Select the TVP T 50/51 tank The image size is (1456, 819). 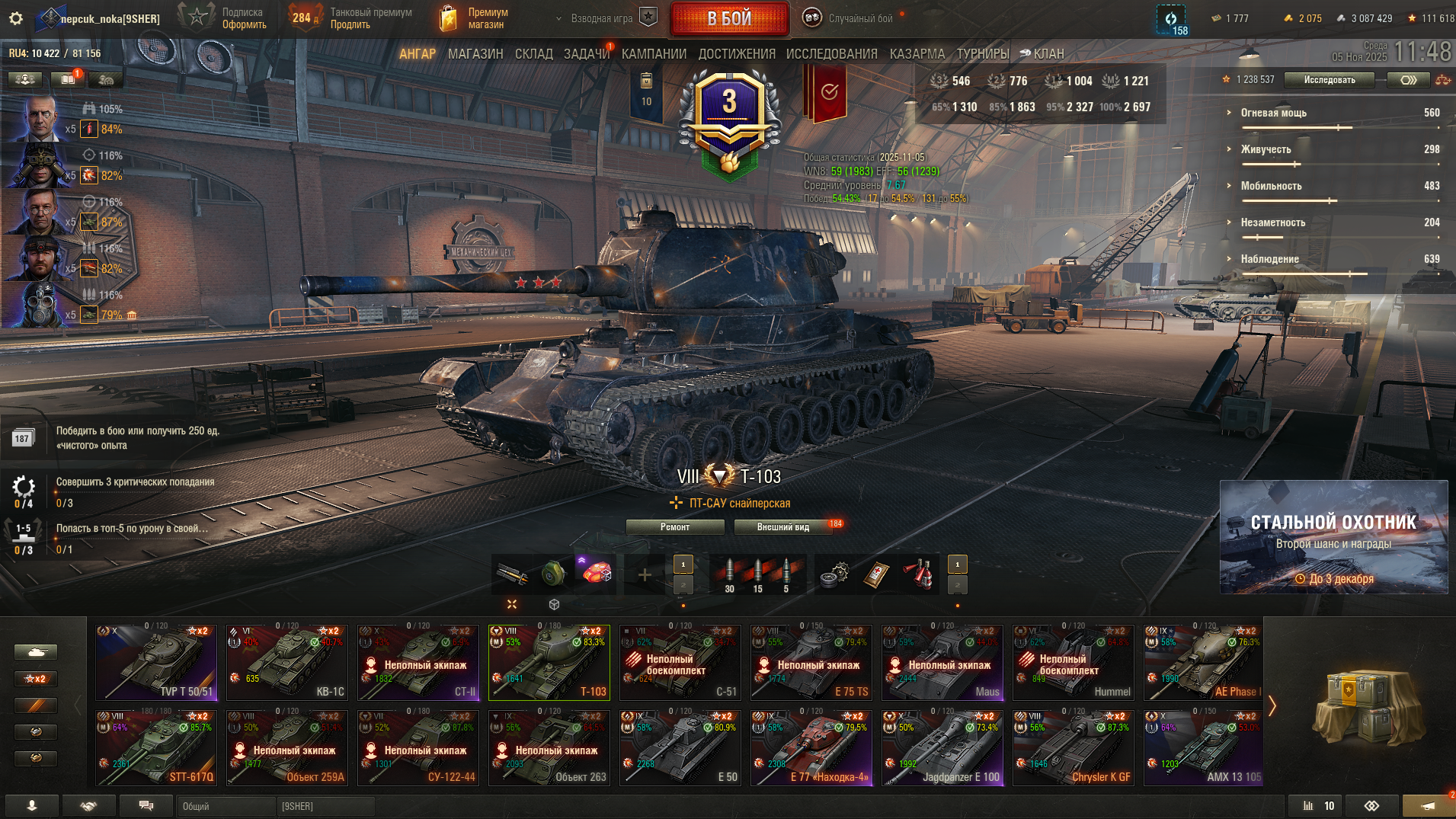156,662
